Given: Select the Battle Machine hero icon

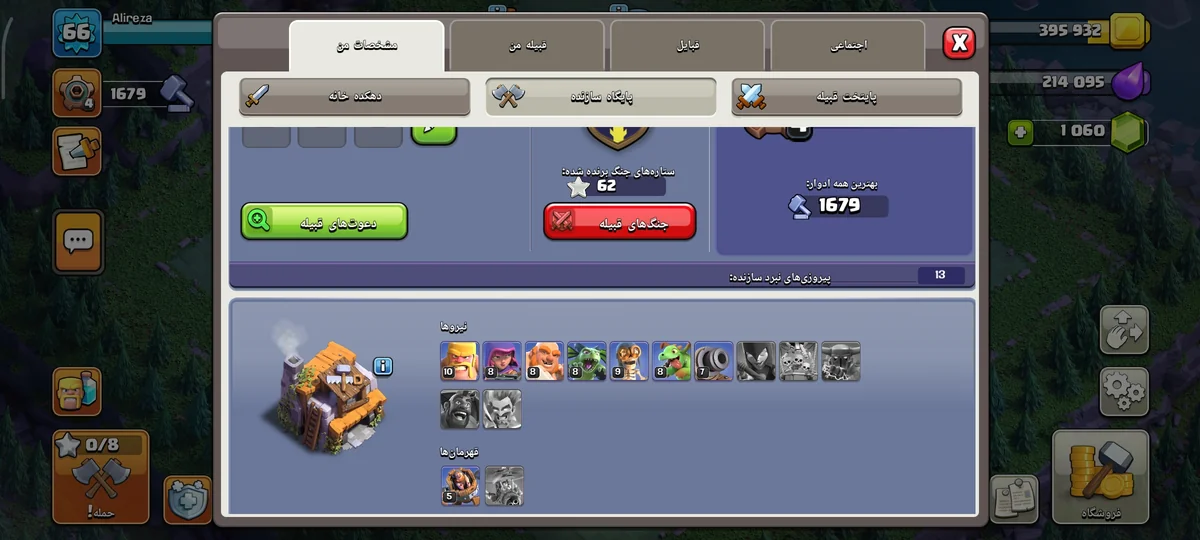Looking at the screenshot, I should click(460, 485).
